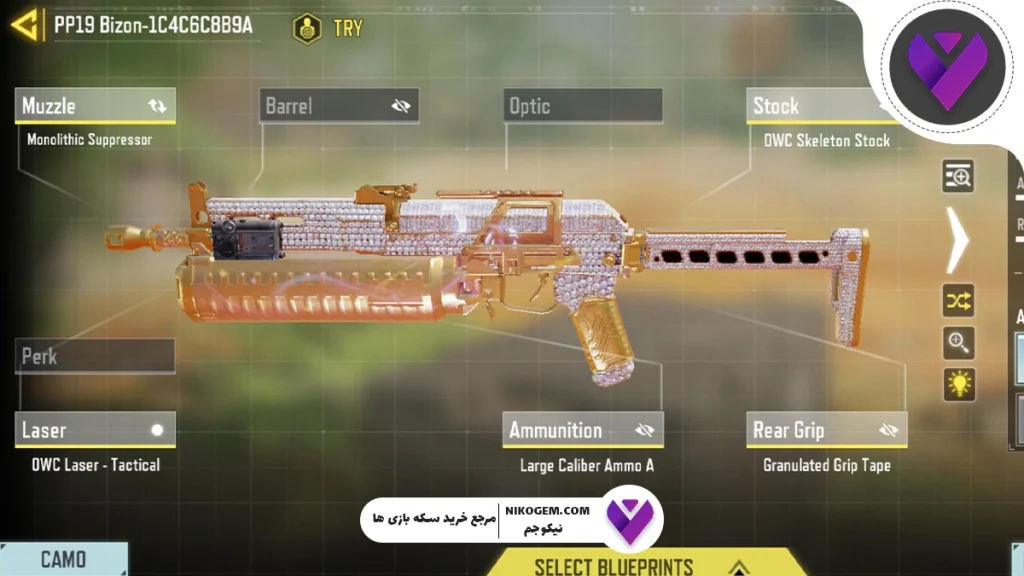
Task: Toggle the lightbulb icon
Action: click(x=958, y=384)
